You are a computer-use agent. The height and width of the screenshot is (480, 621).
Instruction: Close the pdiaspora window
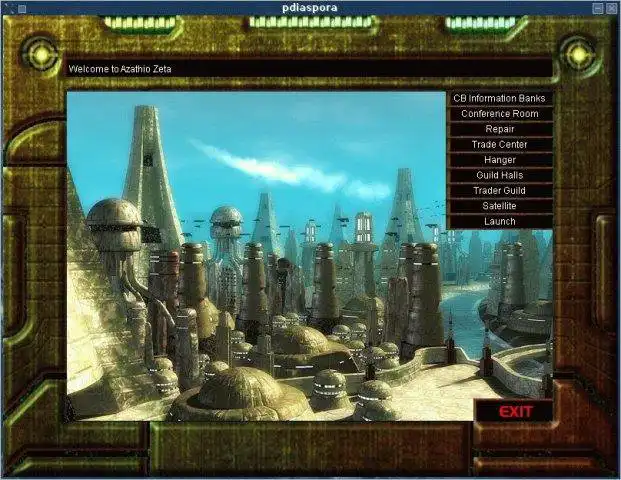click(x=612, y=8)
